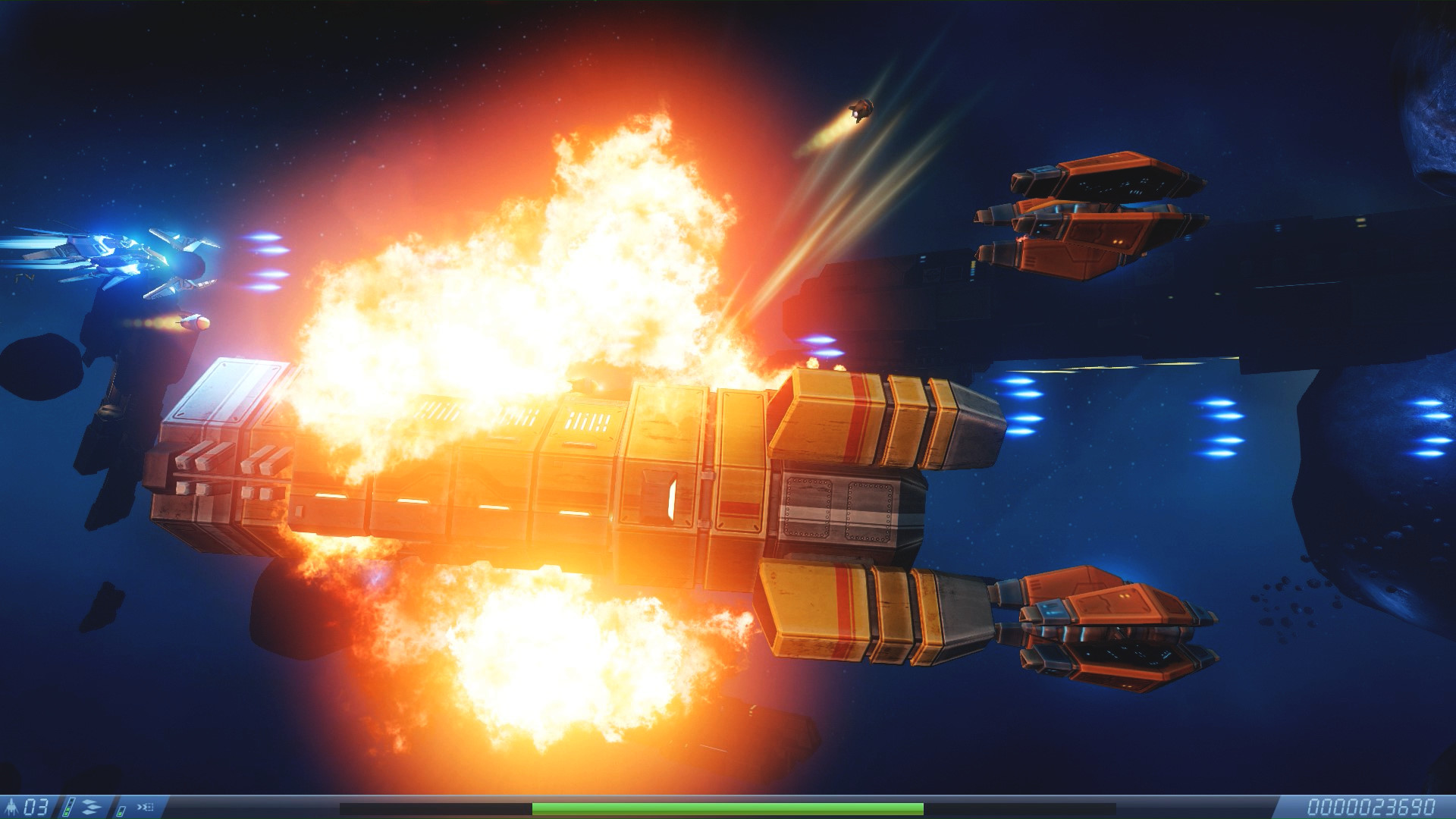
Task: Click the ship lives icon
Action: (12, 807)
